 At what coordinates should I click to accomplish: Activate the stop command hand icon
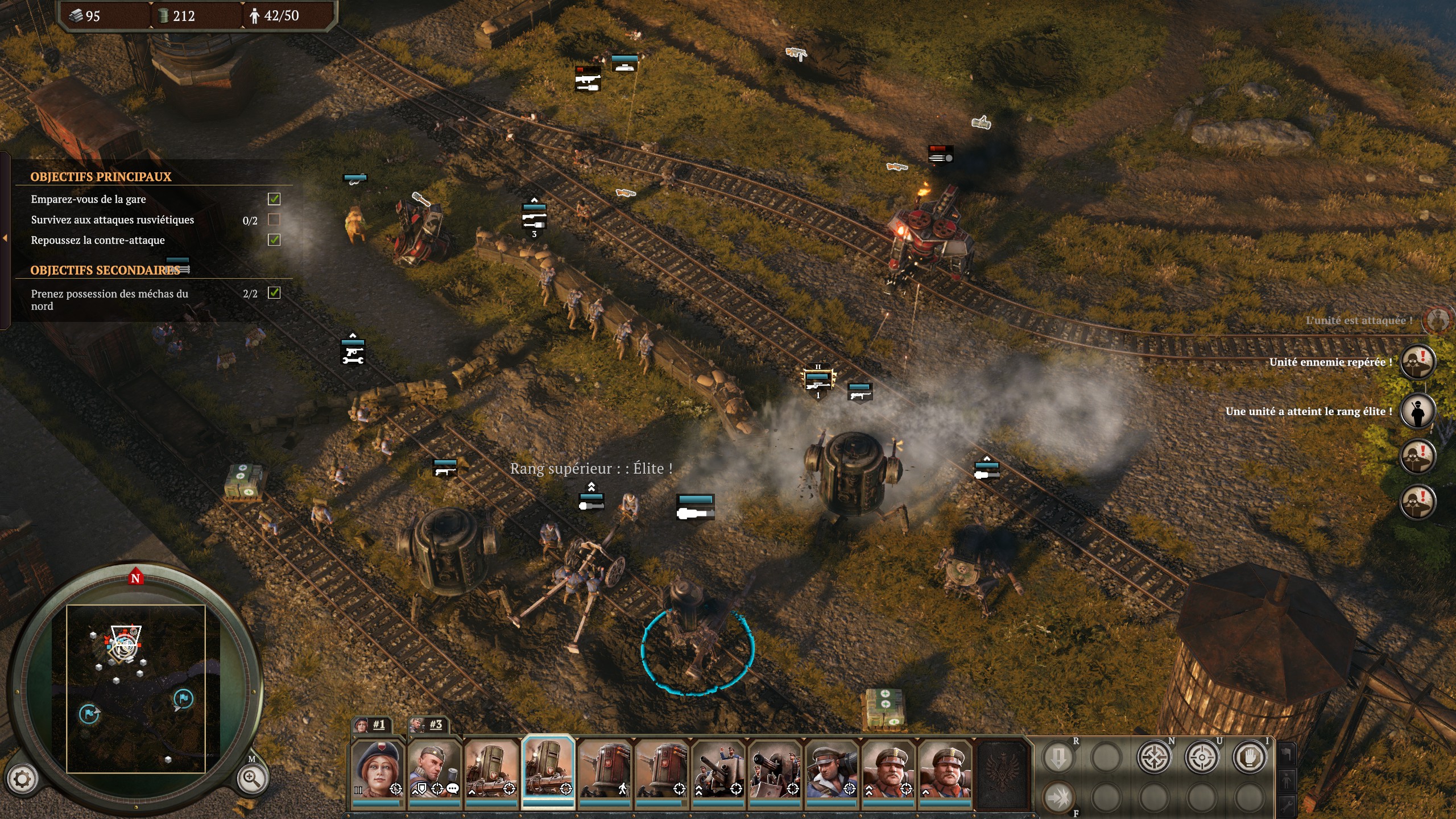(x=1250, y=757)
